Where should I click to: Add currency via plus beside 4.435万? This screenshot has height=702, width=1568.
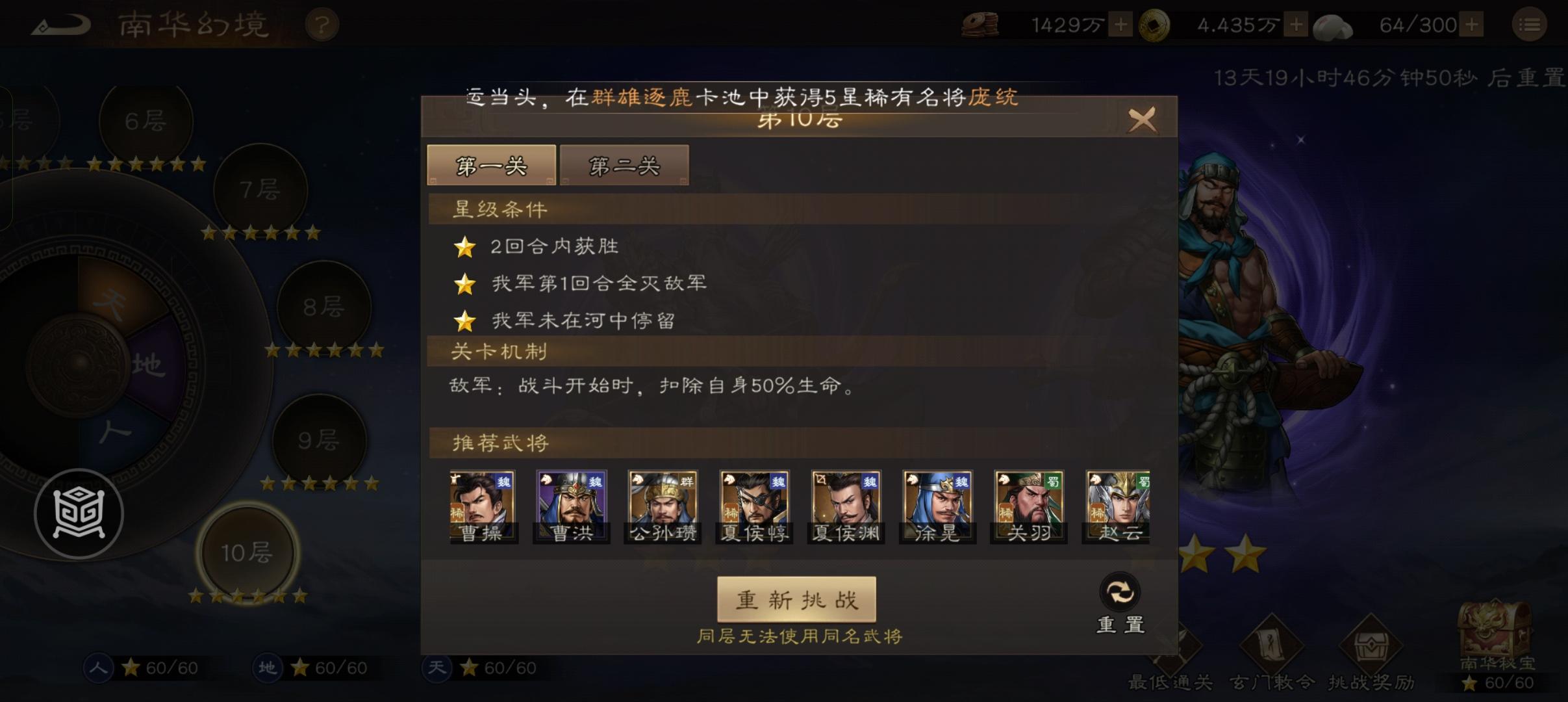pos(1296,24)
